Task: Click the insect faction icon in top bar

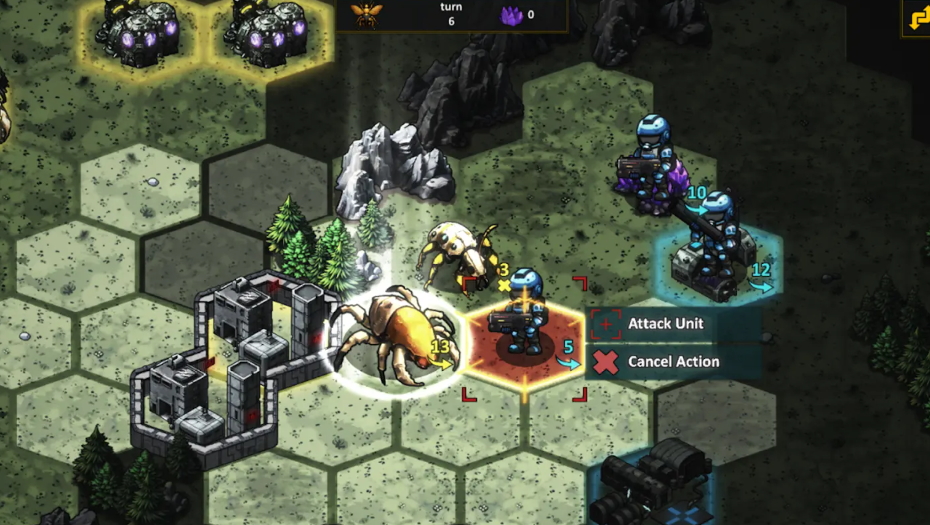Action: click(x=366, y=15)
